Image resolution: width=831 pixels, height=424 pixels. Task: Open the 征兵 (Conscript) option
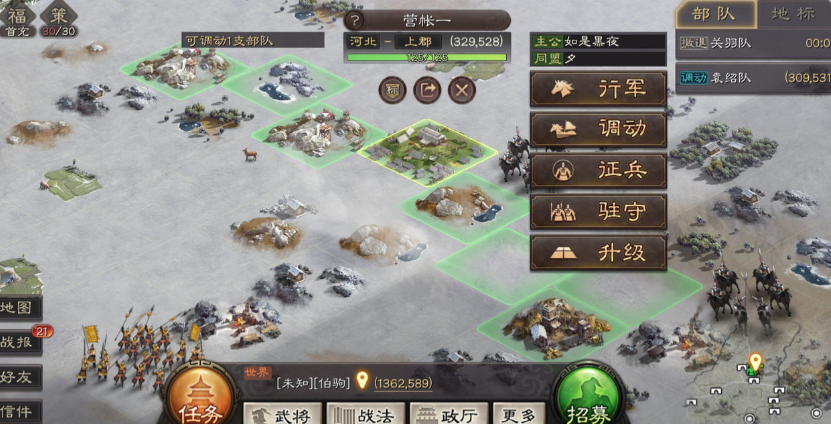click(598, 170)
